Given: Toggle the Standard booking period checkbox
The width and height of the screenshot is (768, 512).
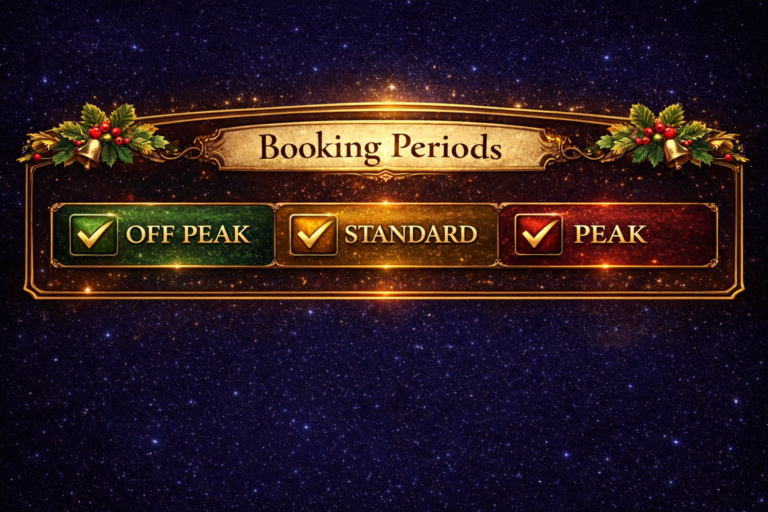Looking at the screenshot, I should coord(313,235).
